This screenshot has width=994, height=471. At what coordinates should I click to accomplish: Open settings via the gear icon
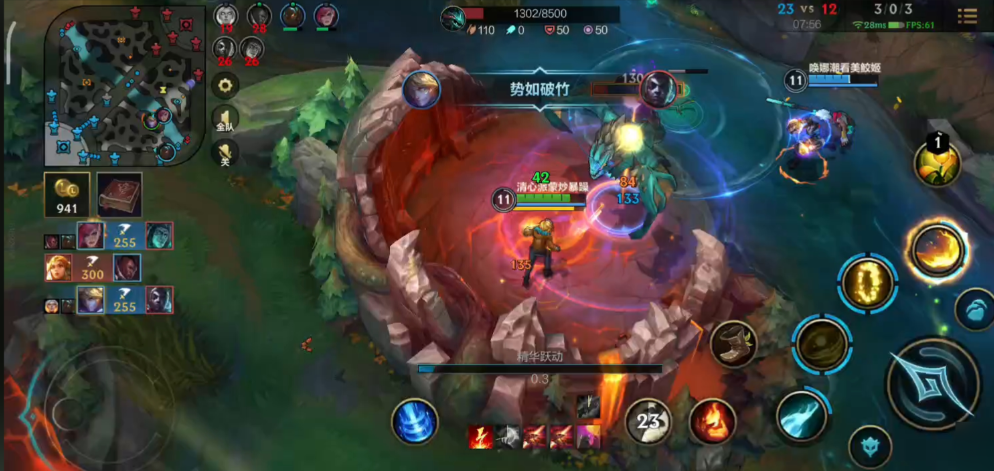tap(225, 86)
